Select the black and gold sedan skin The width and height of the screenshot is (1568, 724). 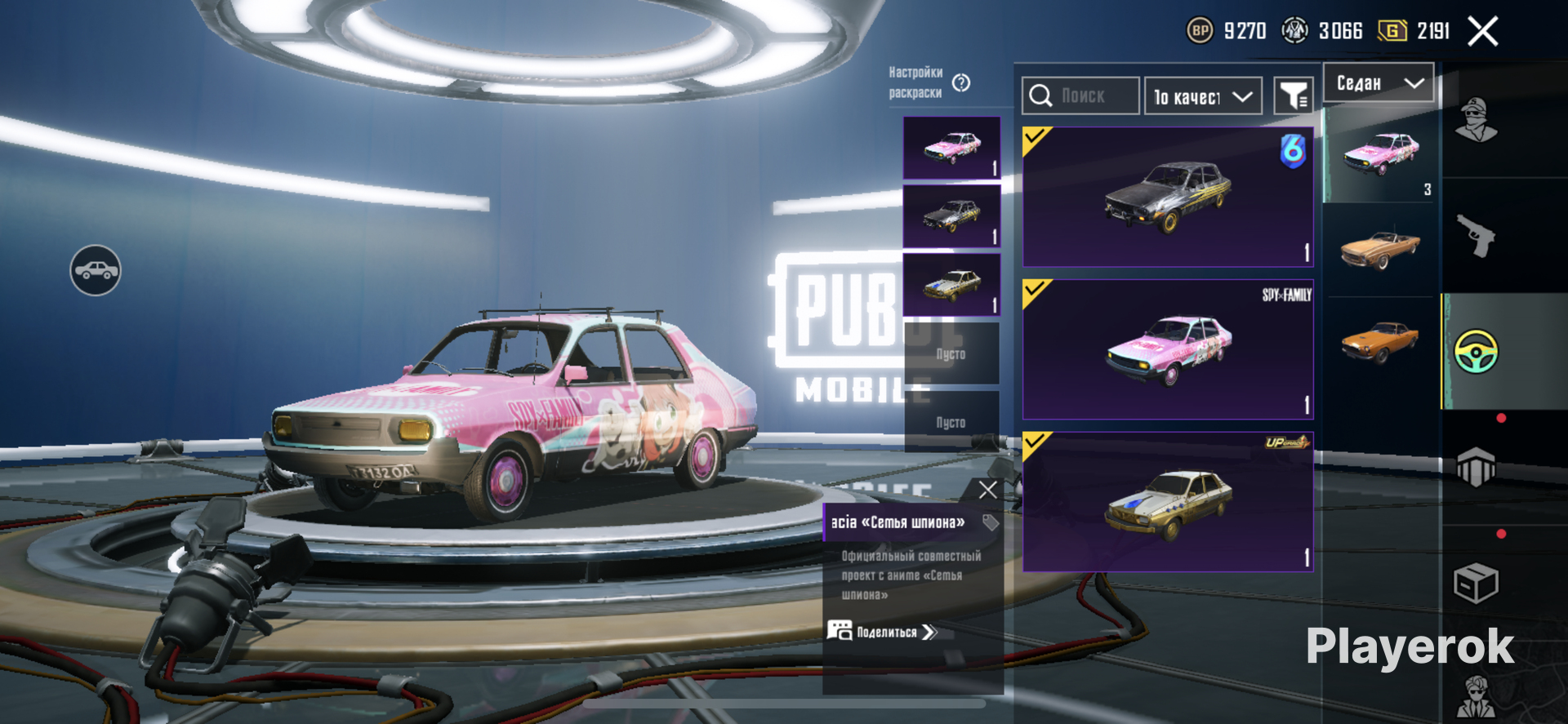pos(1168,197)
